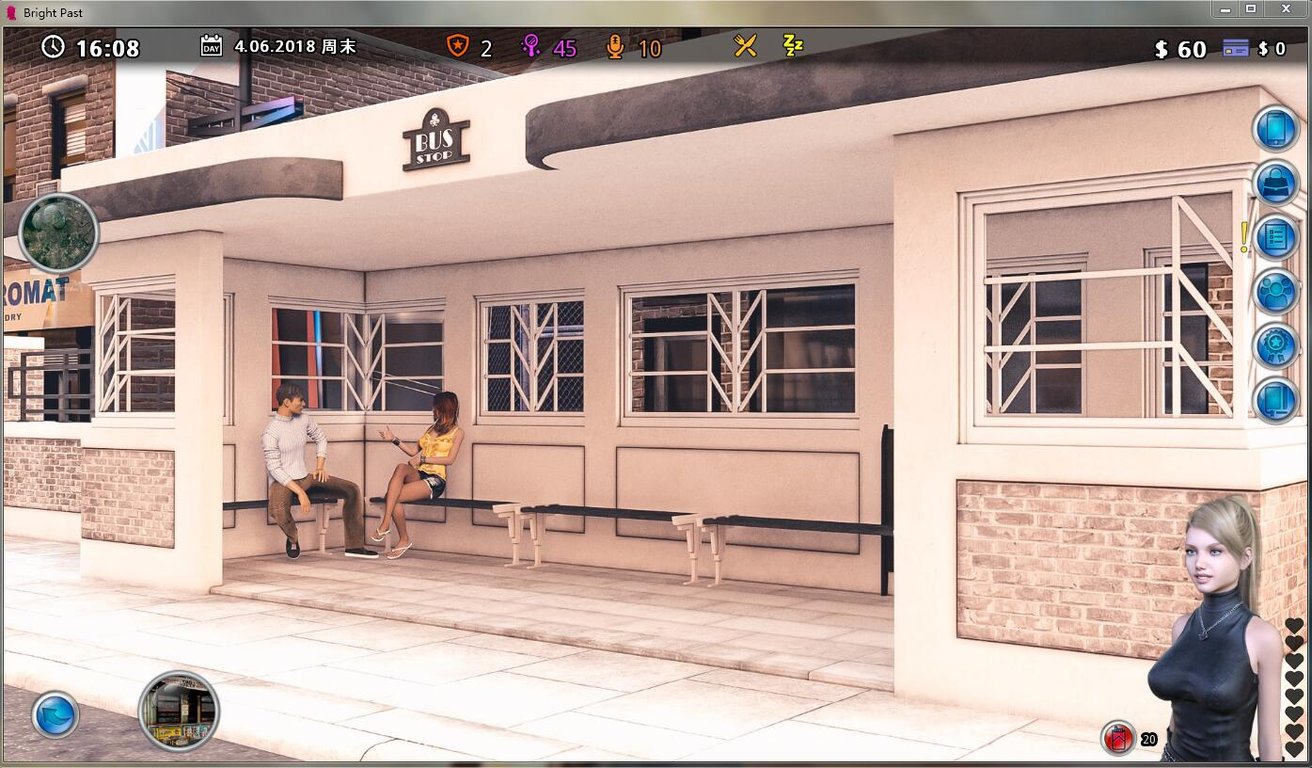The height and width of the screenshot is (768, 1312).
Task: Click the Zzz sleep icon in top bar
Action: (792, 46)
